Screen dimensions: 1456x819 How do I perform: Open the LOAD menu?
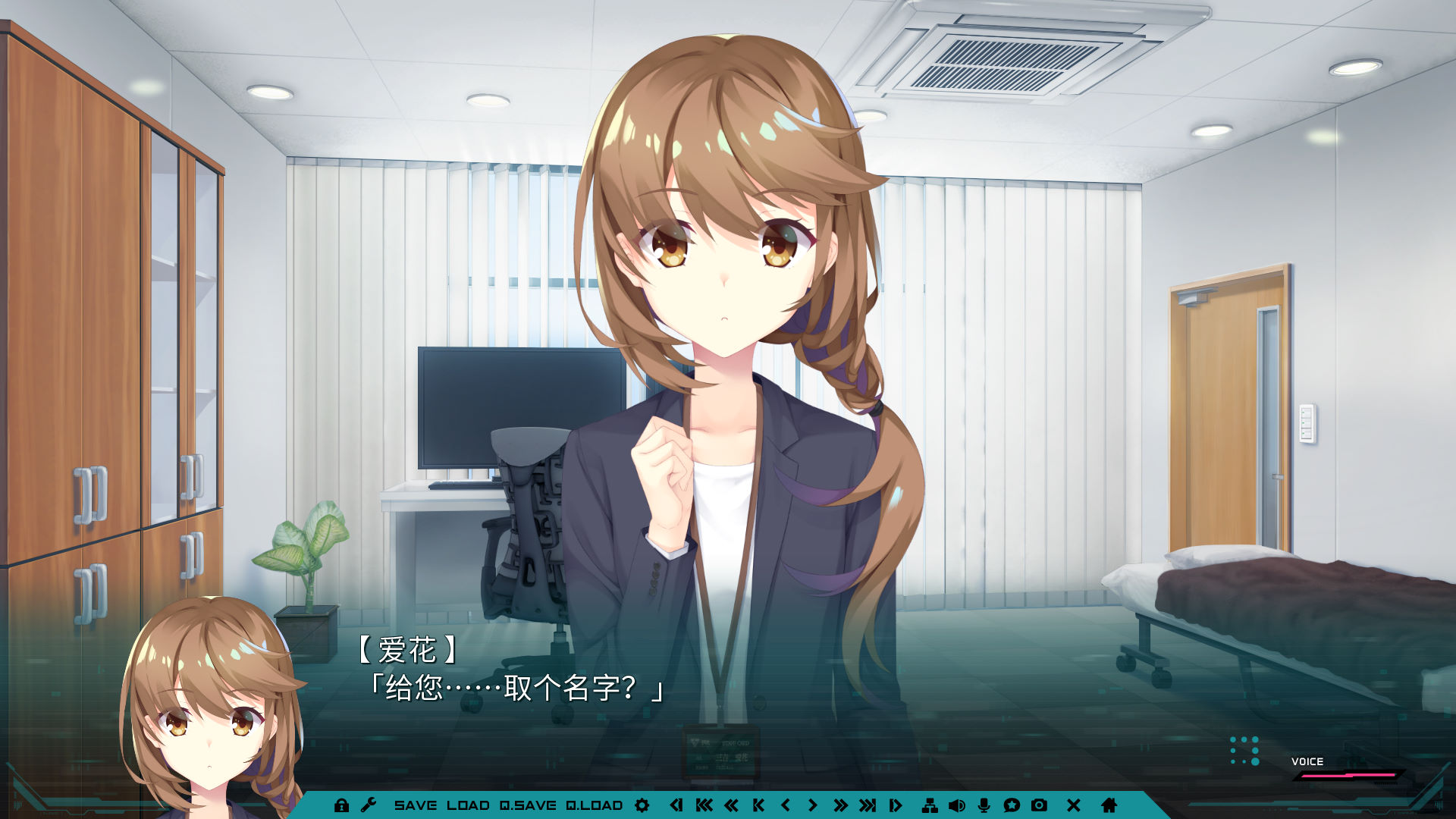[468, 805]
